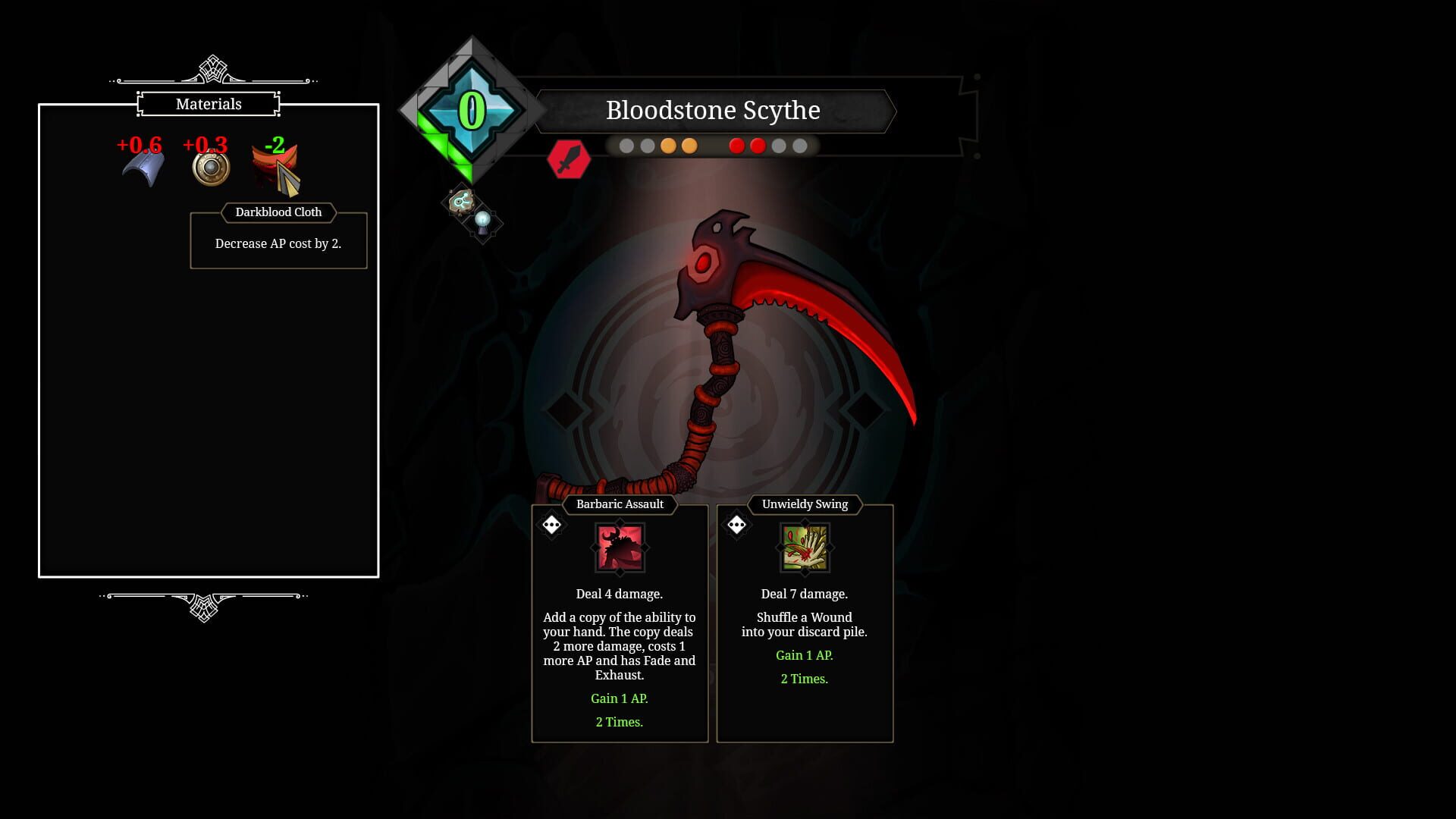Click the Gain 1 AP text on Unwieldy Swing
1456x819 pixels.
803,654
